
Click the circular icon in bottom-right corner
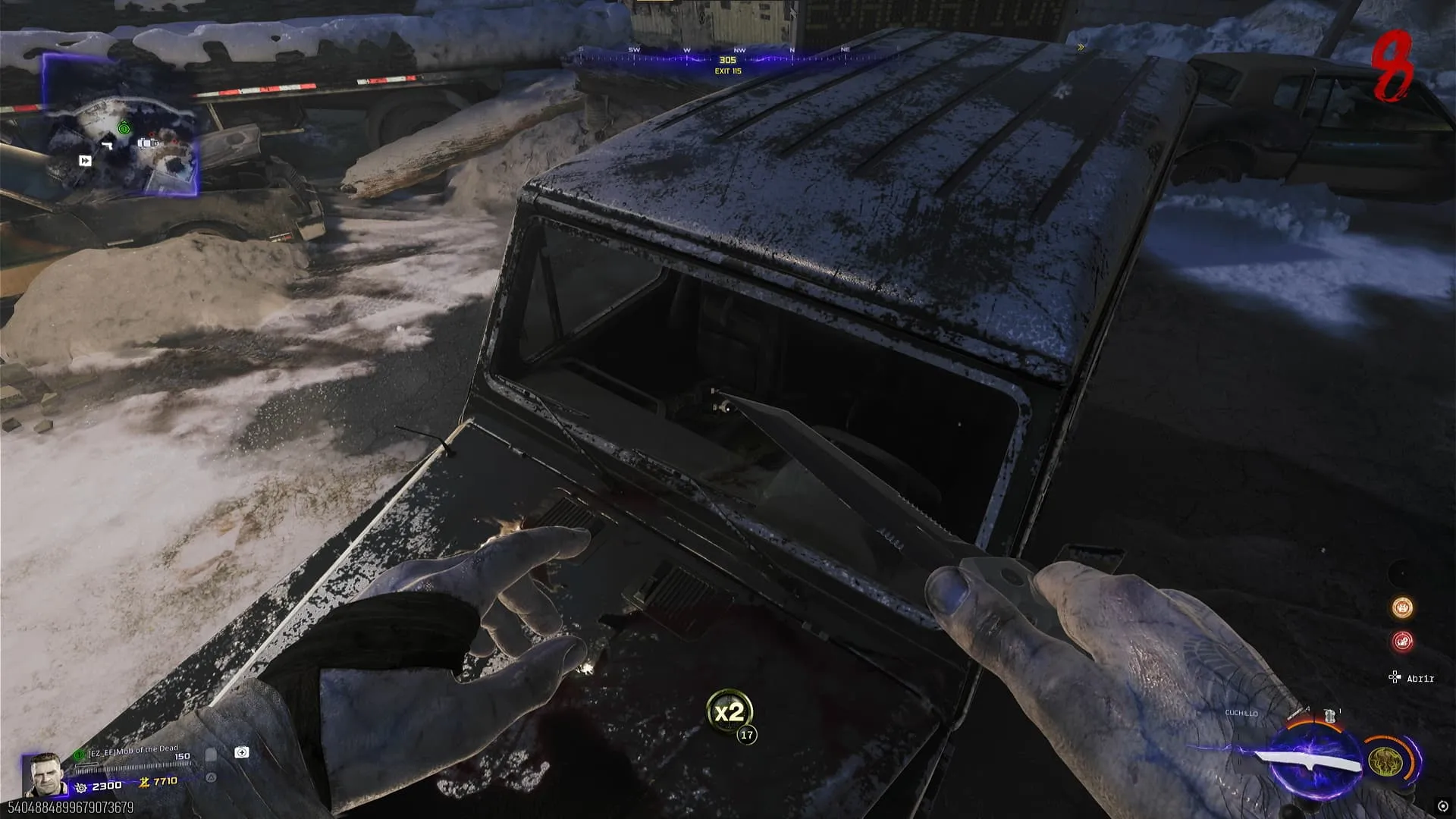(x=1443, y=806)
